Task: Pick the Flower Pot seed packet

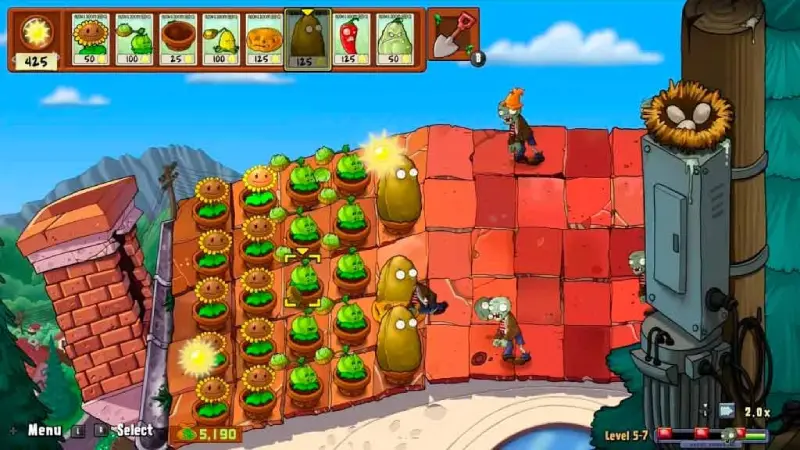Action: 178,39
